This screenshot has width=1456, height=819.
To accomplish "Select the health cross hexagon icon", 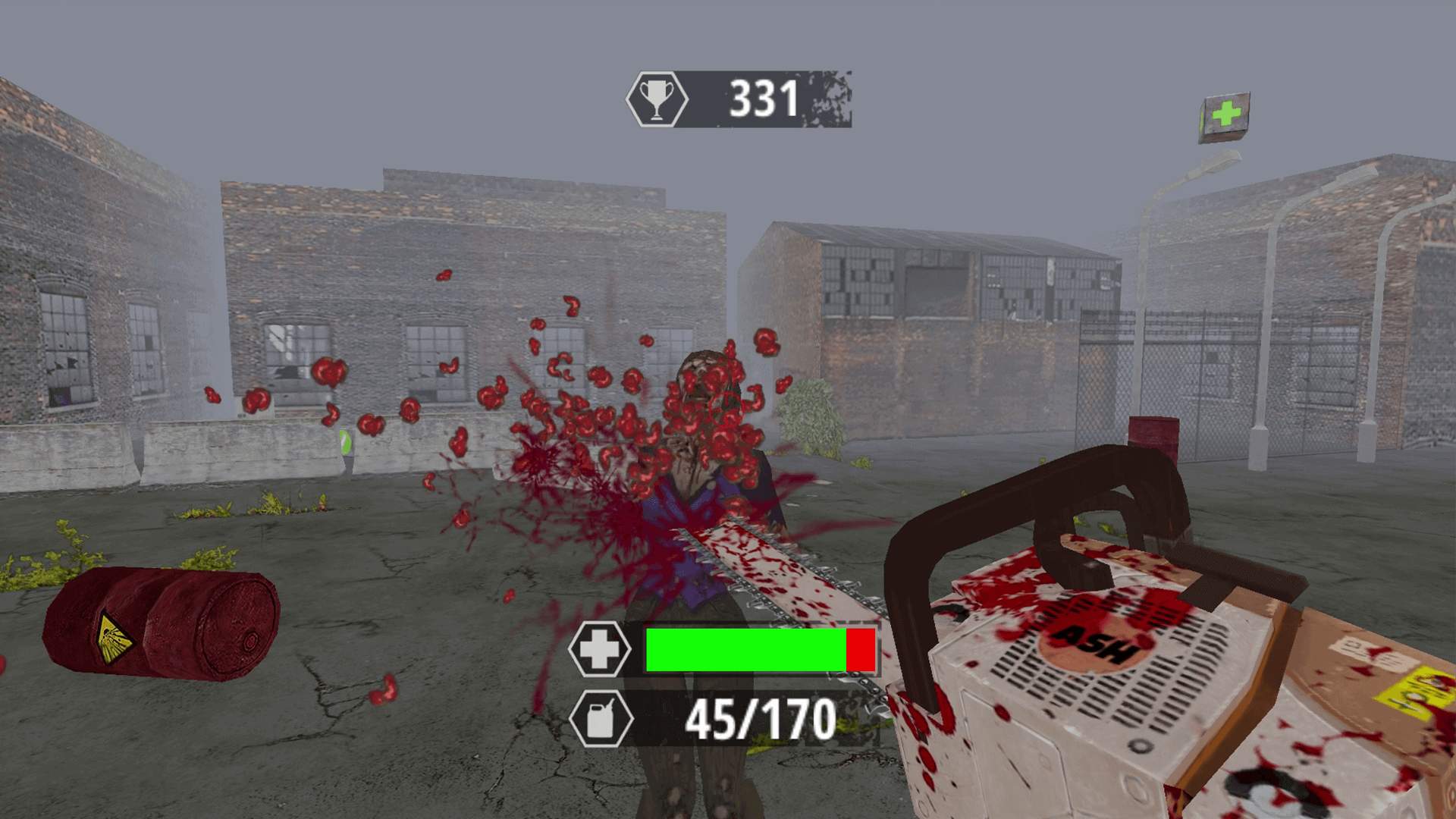I will 600,649.
